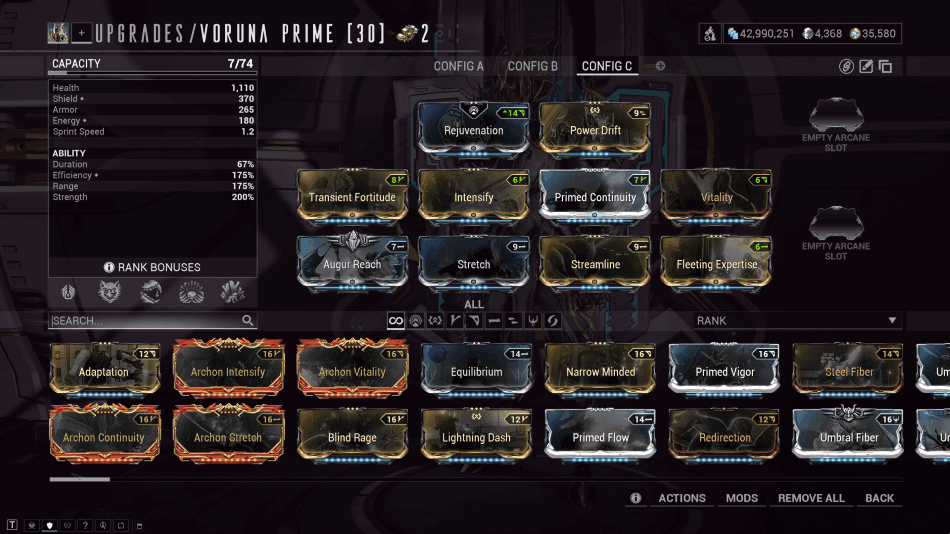
Task: Click the upper empty arcane slot
Action: 835,124
